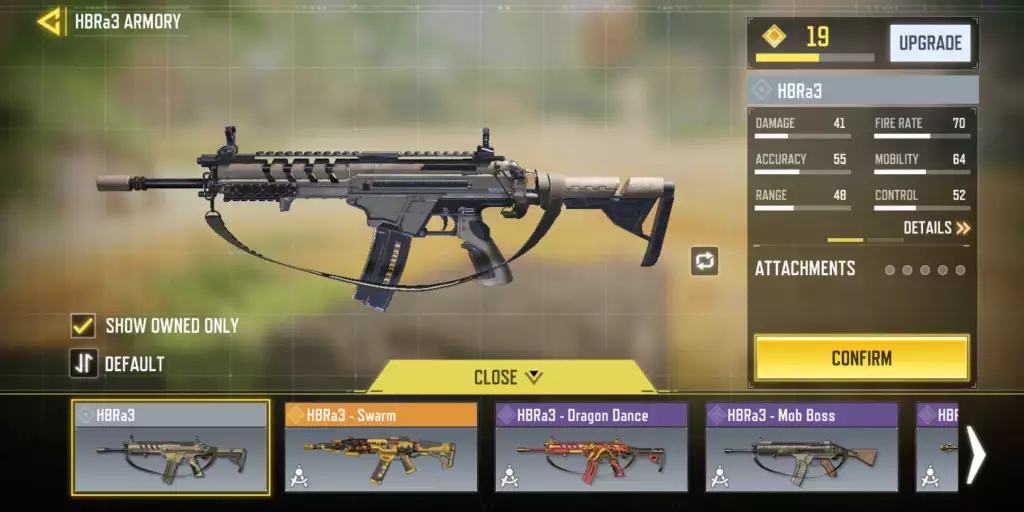Select the HBRa3 Mob Boss skin
The image size is (1024, 512).
point(801,447)
